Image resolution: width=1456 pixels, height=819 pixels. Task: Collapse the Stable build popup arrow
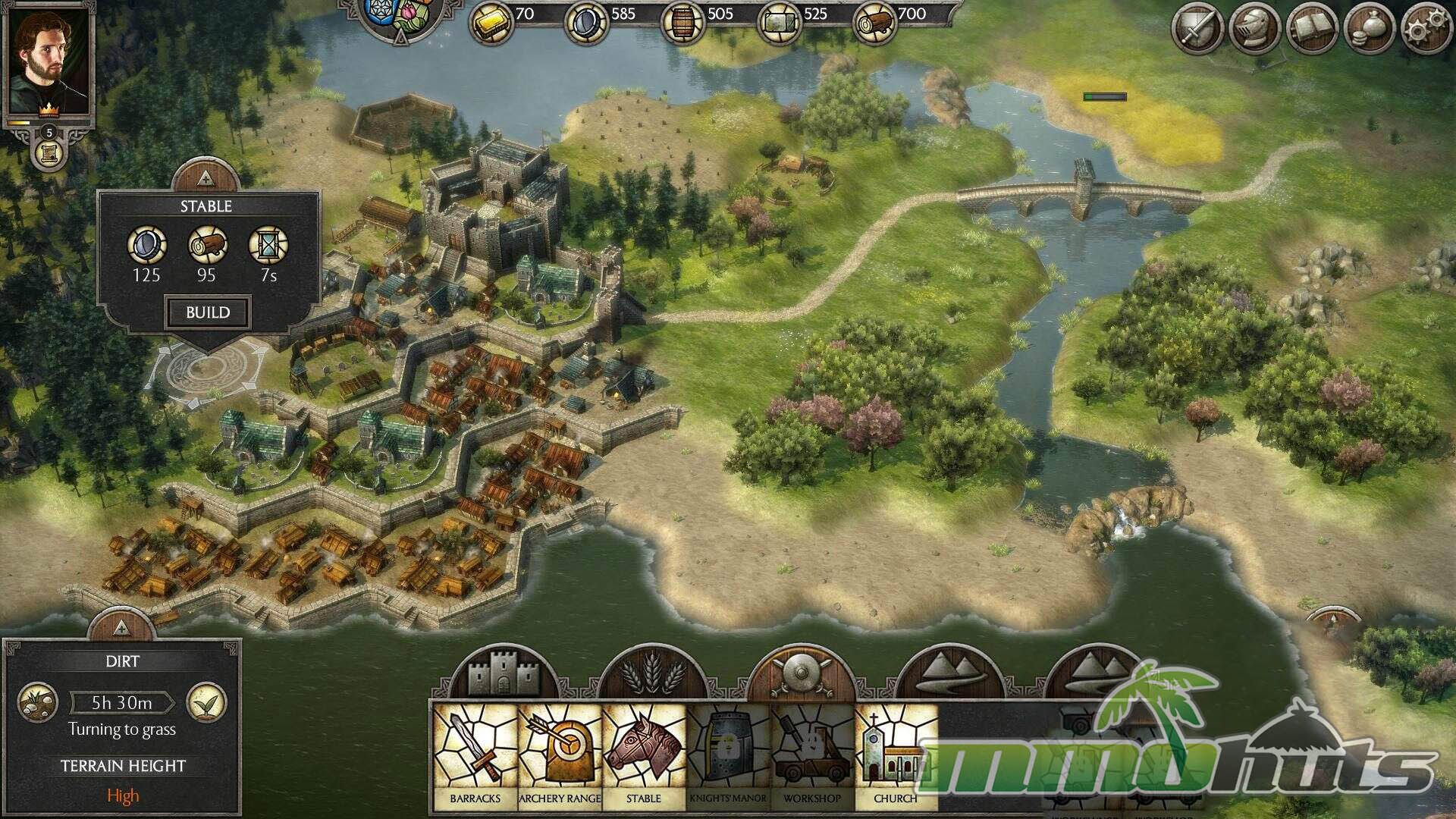pyautogui.click(x=206, y=178)
